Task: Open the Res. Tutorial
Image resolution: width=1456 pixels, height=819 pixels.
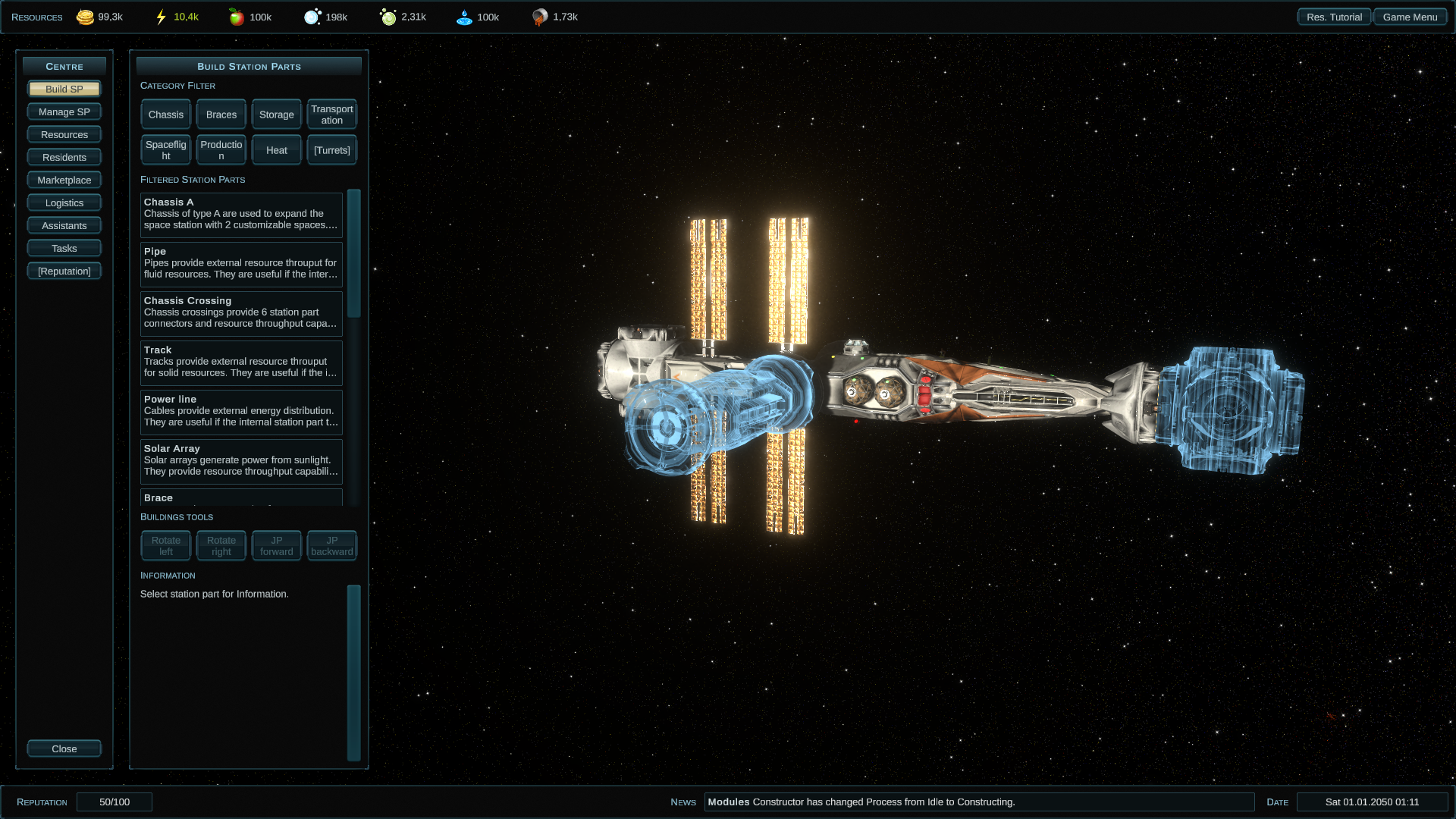Action: coord(1334,17)
